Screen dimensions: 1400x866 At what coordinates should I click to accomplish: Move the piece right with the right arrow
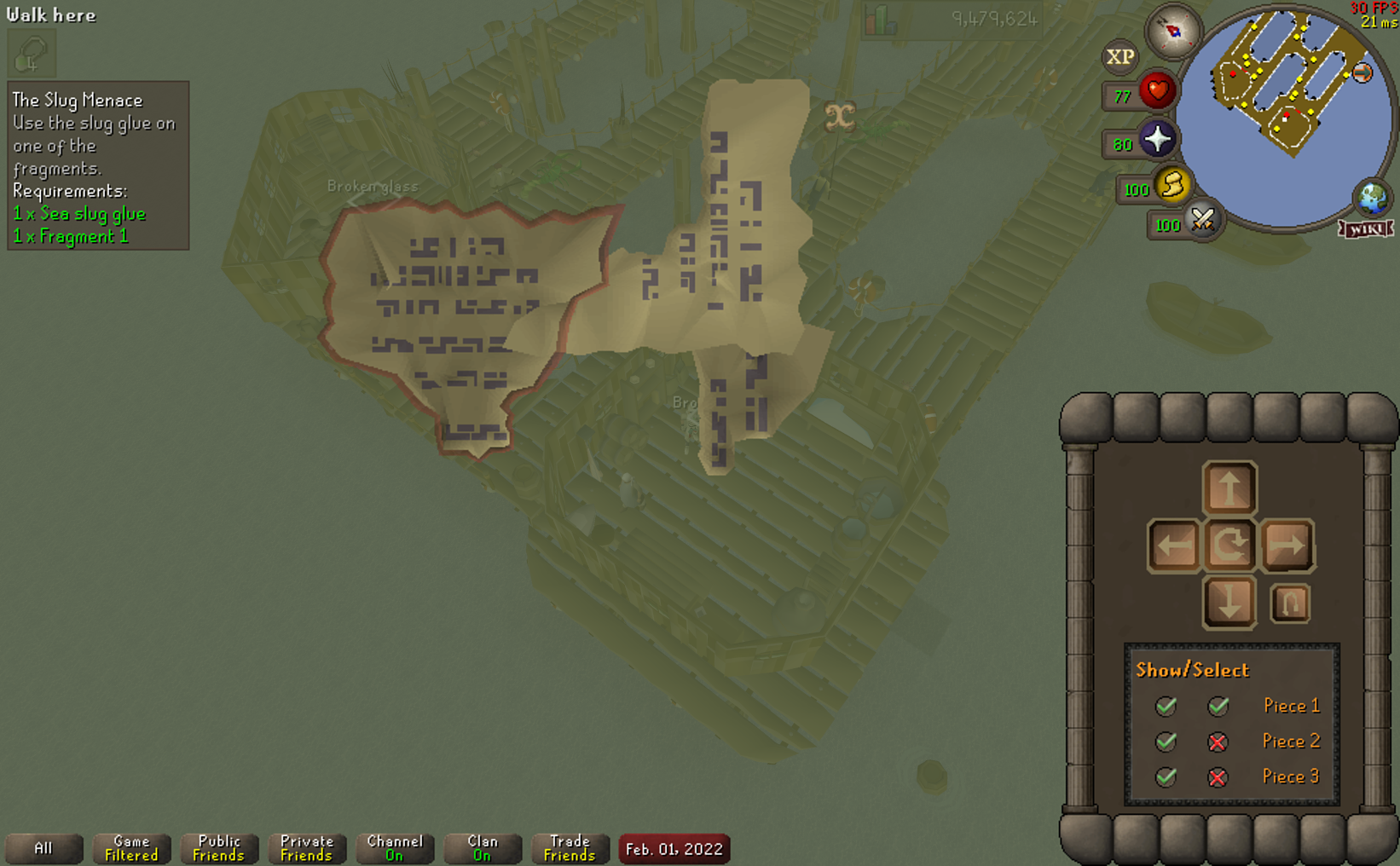coord(1286,545)
